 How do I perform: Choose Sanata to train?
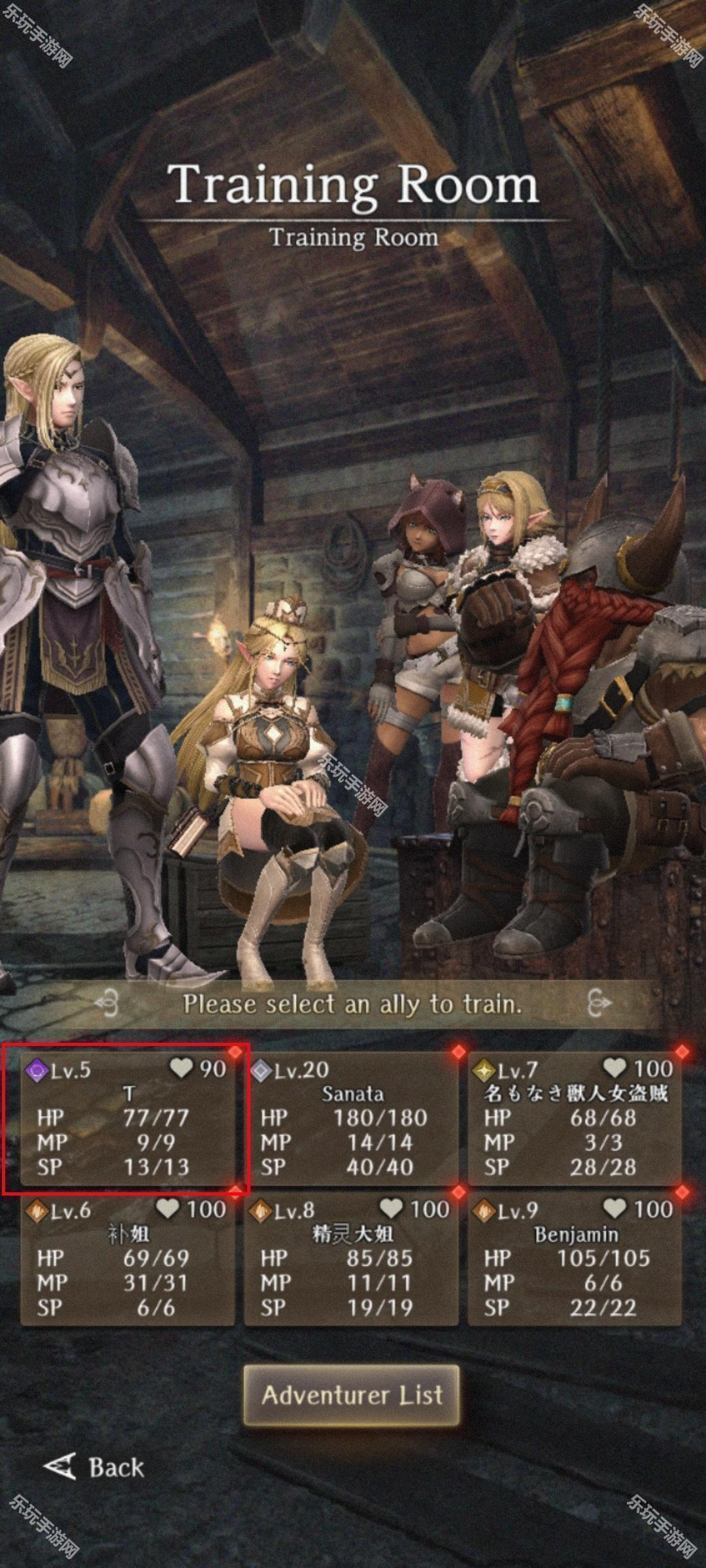coord(351,1119)
